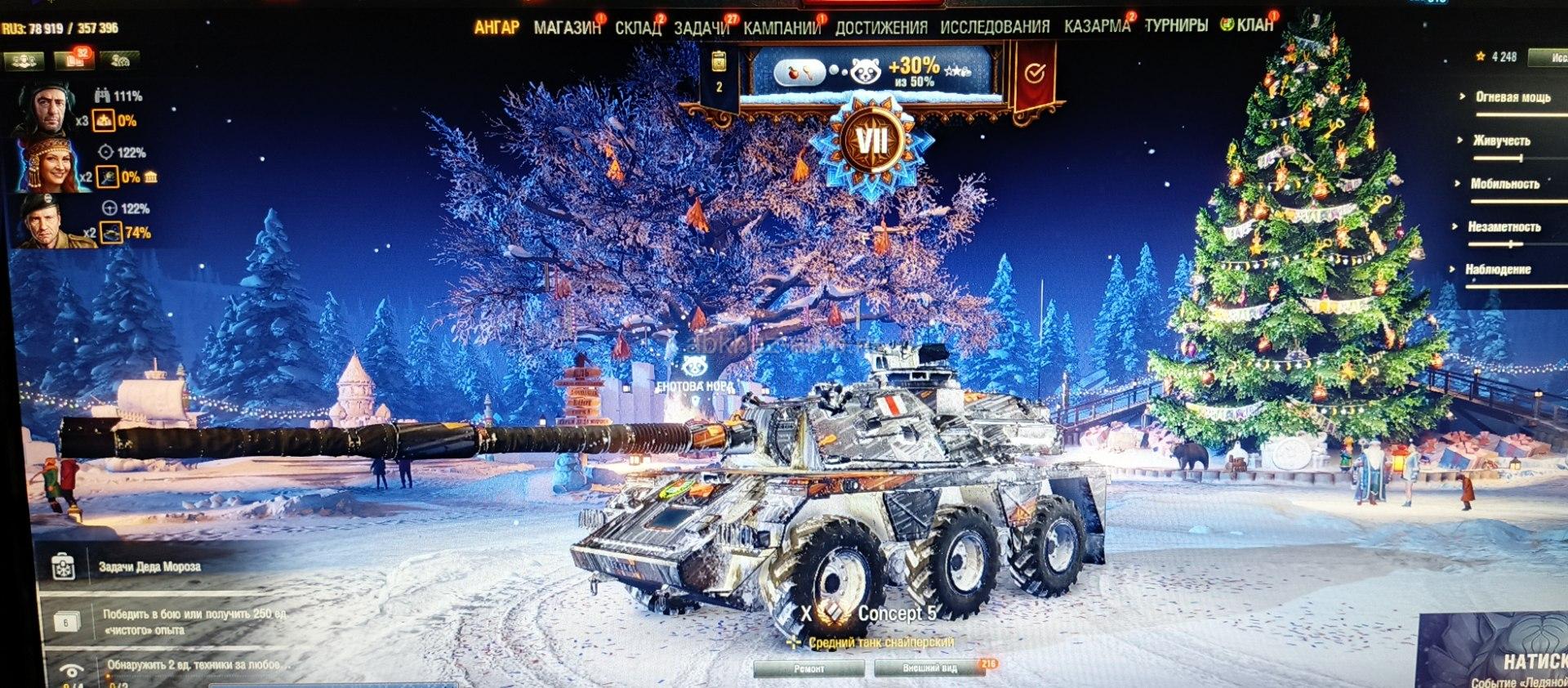Viewport: 1568px width, 688px height.
Task: Open the Внешний вид customization button
Action: coord(929,668)
